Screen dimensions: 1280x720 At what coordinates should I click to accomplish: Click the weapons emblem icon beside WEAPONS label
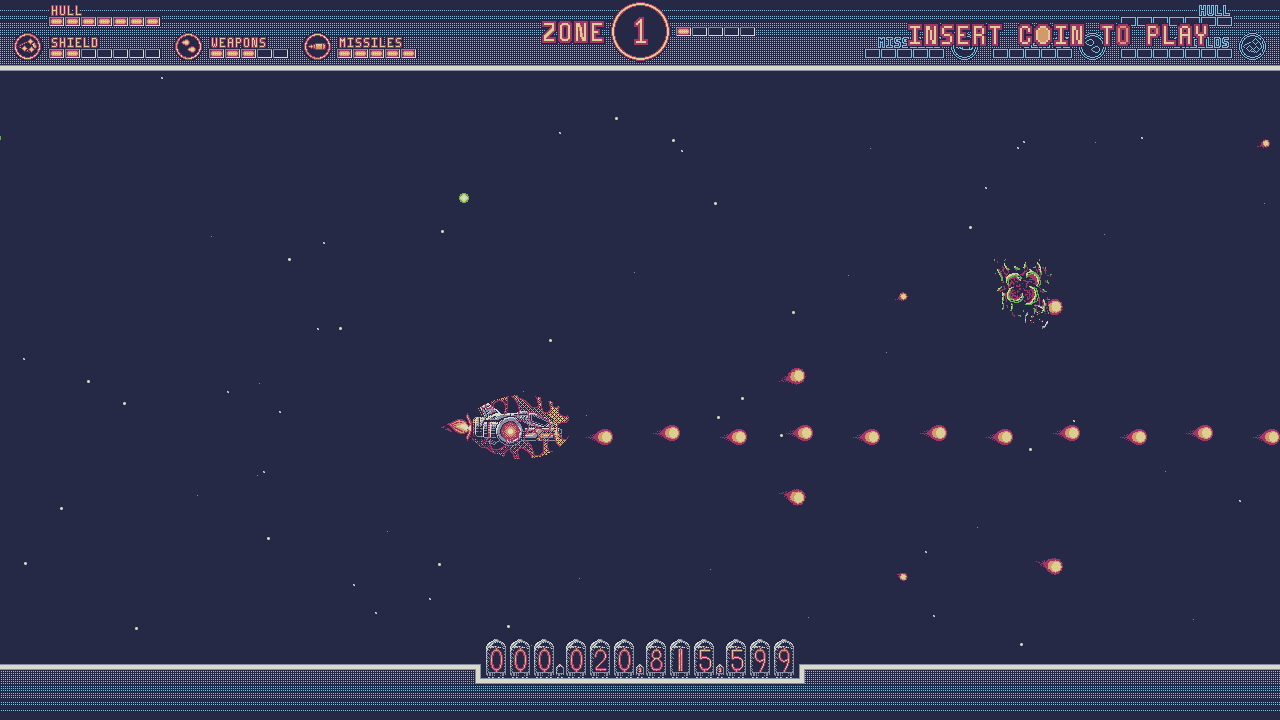[188, 45]
